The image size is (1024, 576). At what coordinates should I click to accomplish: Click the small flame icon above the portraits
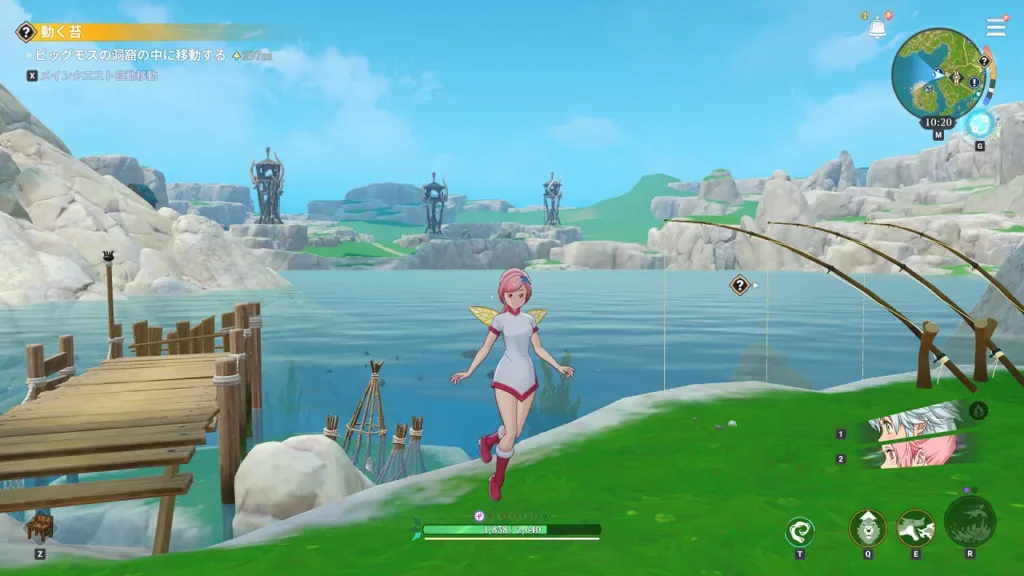pos(978,409)
